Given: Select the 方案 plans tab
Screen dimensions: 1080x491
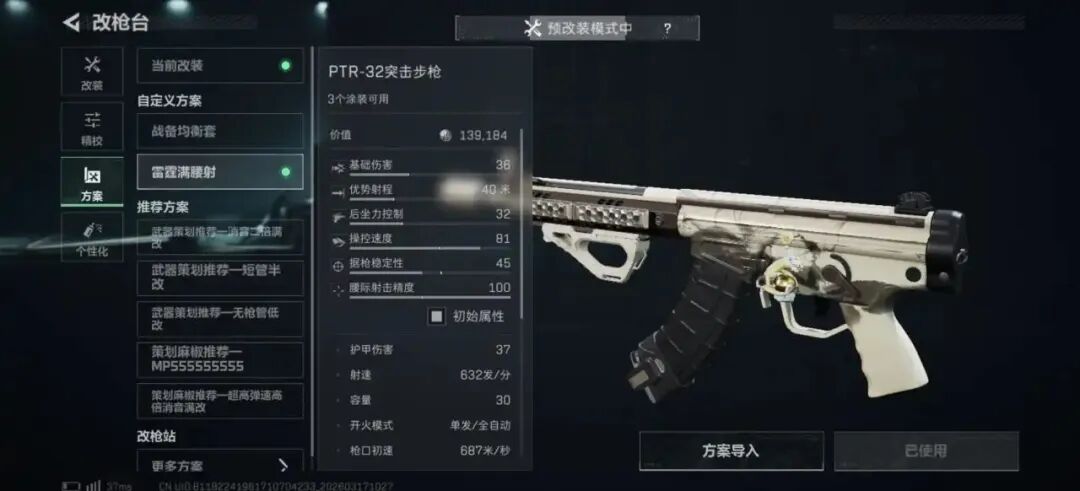Looking at the screenshot, I should pos(92,183).
